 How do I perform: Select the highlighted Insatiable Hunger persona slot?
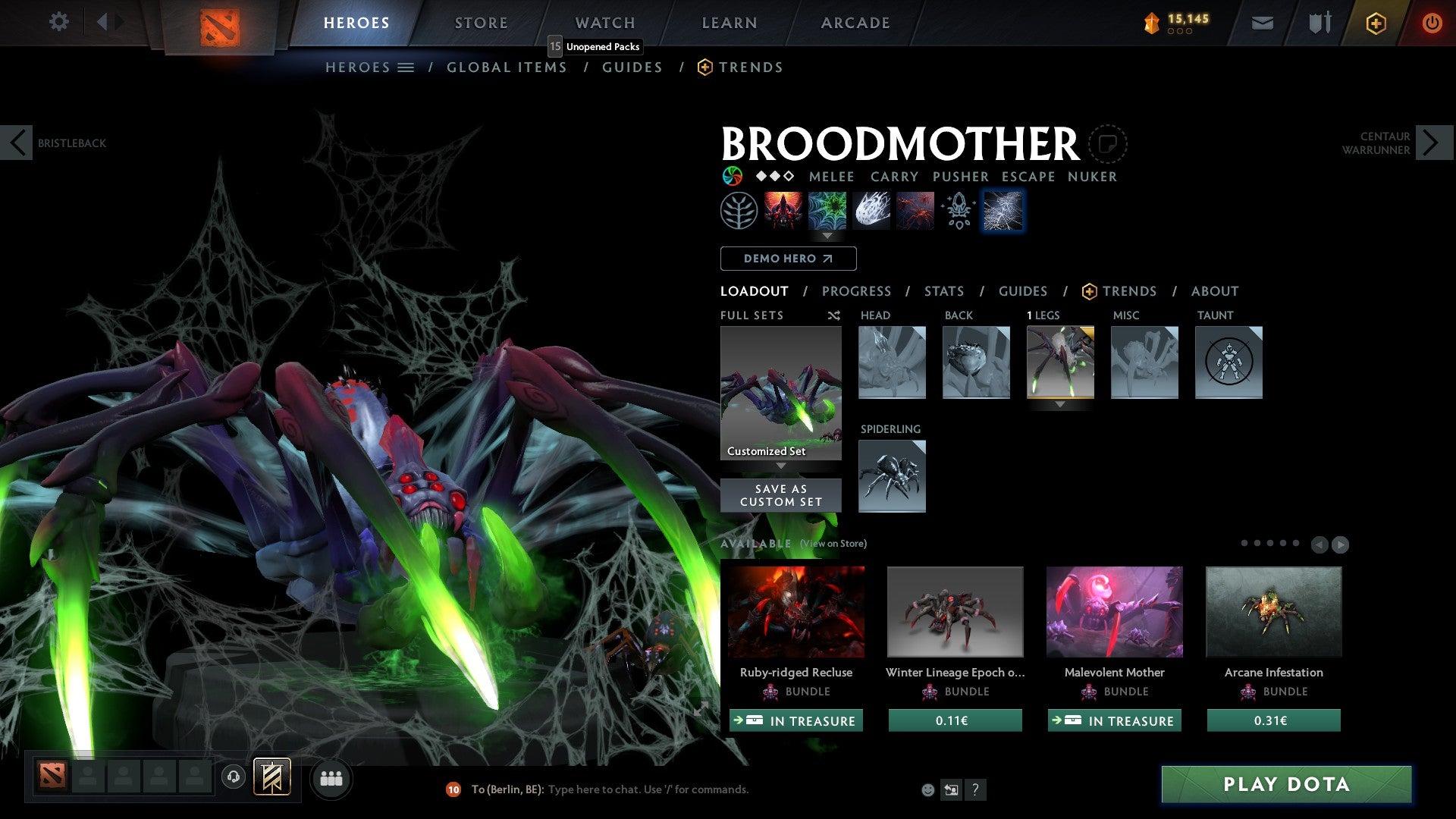pyautogui.click(x=1003, y=210)
